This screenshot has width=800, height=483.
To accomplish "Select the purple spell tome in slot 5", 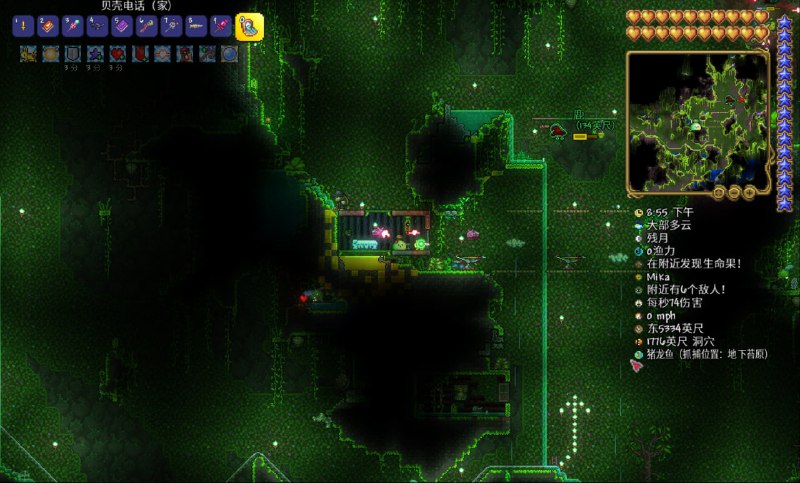I will tap(122, 27).
